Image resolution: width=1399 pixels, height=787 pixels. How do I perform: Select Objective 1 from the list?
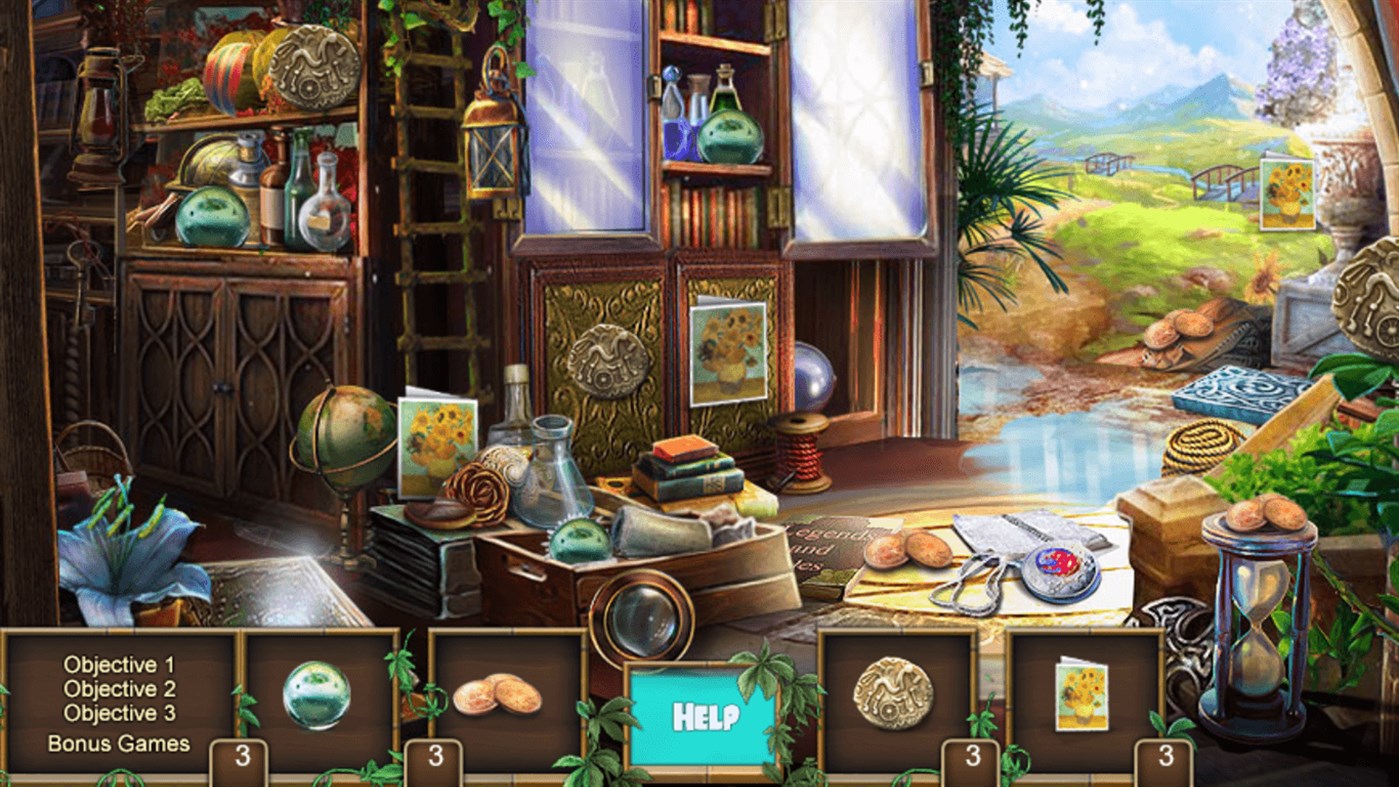coord(119,663)
